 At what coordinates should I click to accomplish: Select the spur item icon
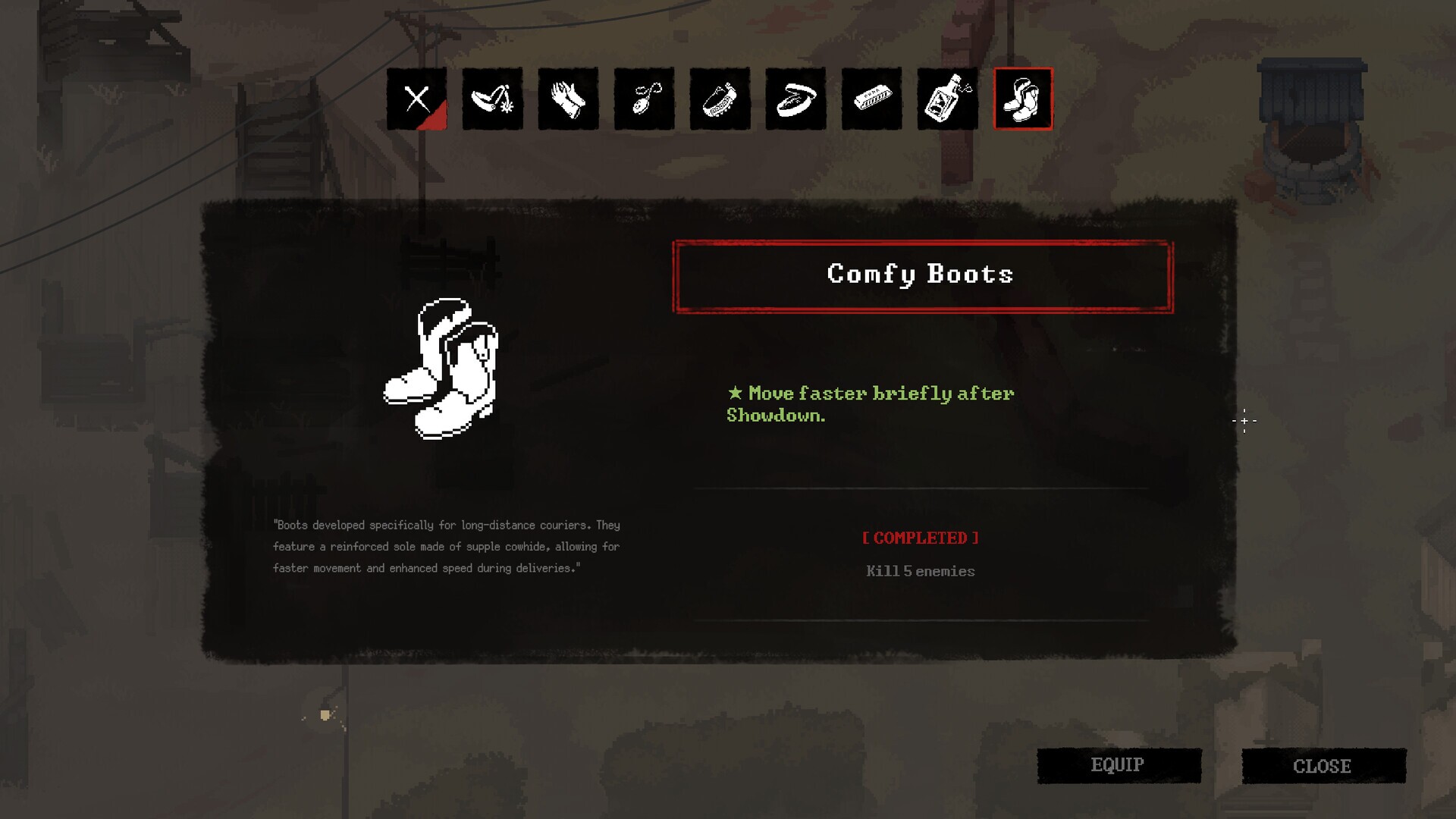(492, 99)
